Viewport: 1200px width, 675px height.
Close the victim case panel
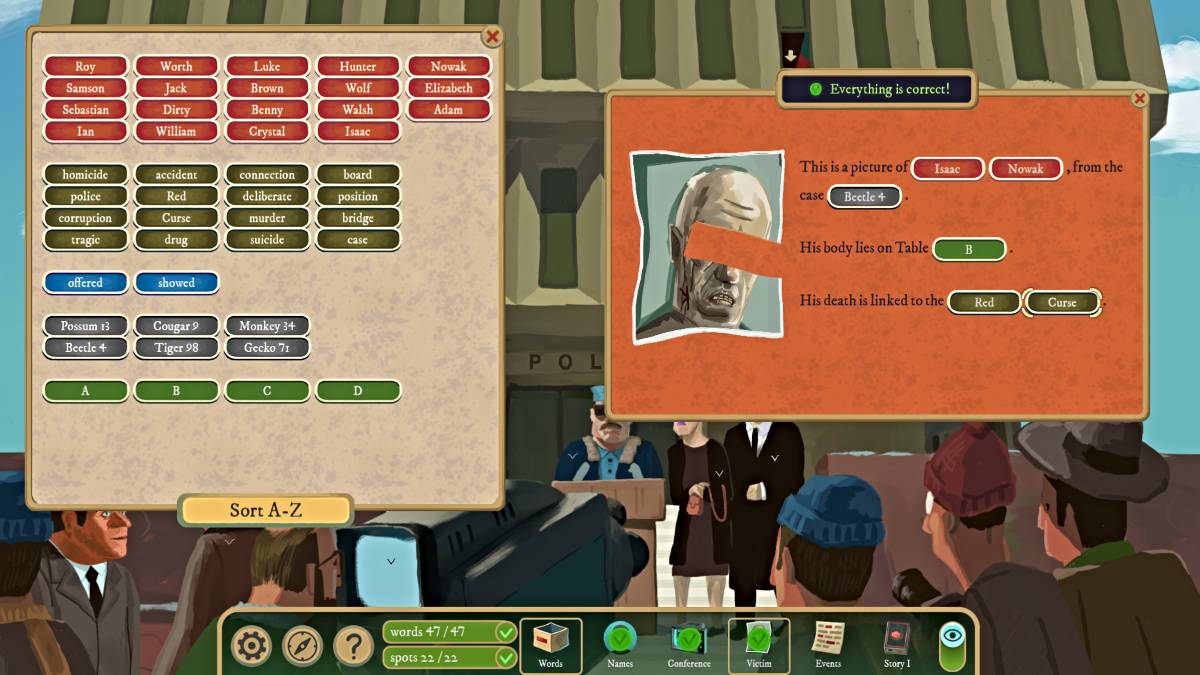click(1139, 98)
